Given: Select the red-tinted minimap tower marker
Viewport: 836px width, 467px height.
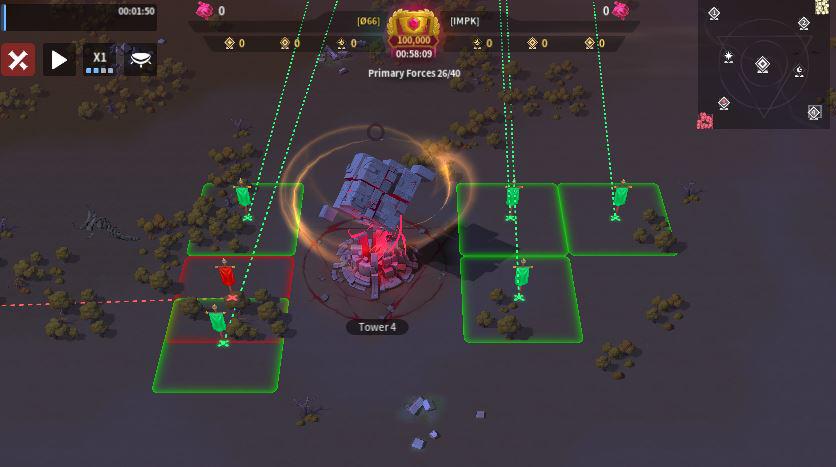Looking at the screenshot, I should click(x=723, y=103).
